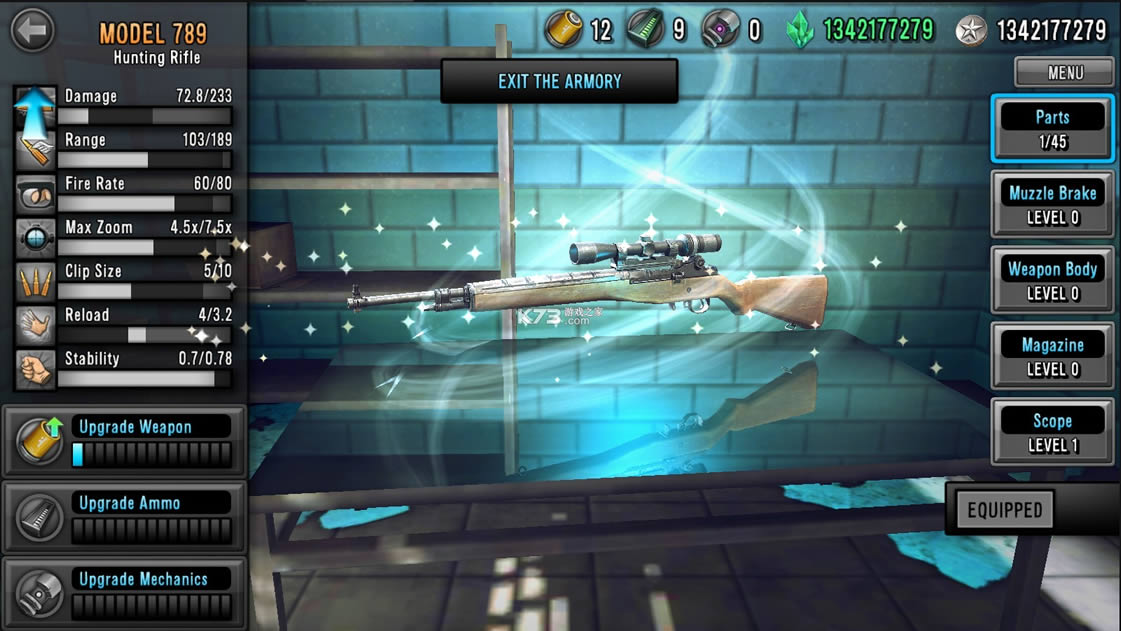Select the Parts 1/45 tab
This screenshot has height=631, width=1121.
(x=1052, y=128)
